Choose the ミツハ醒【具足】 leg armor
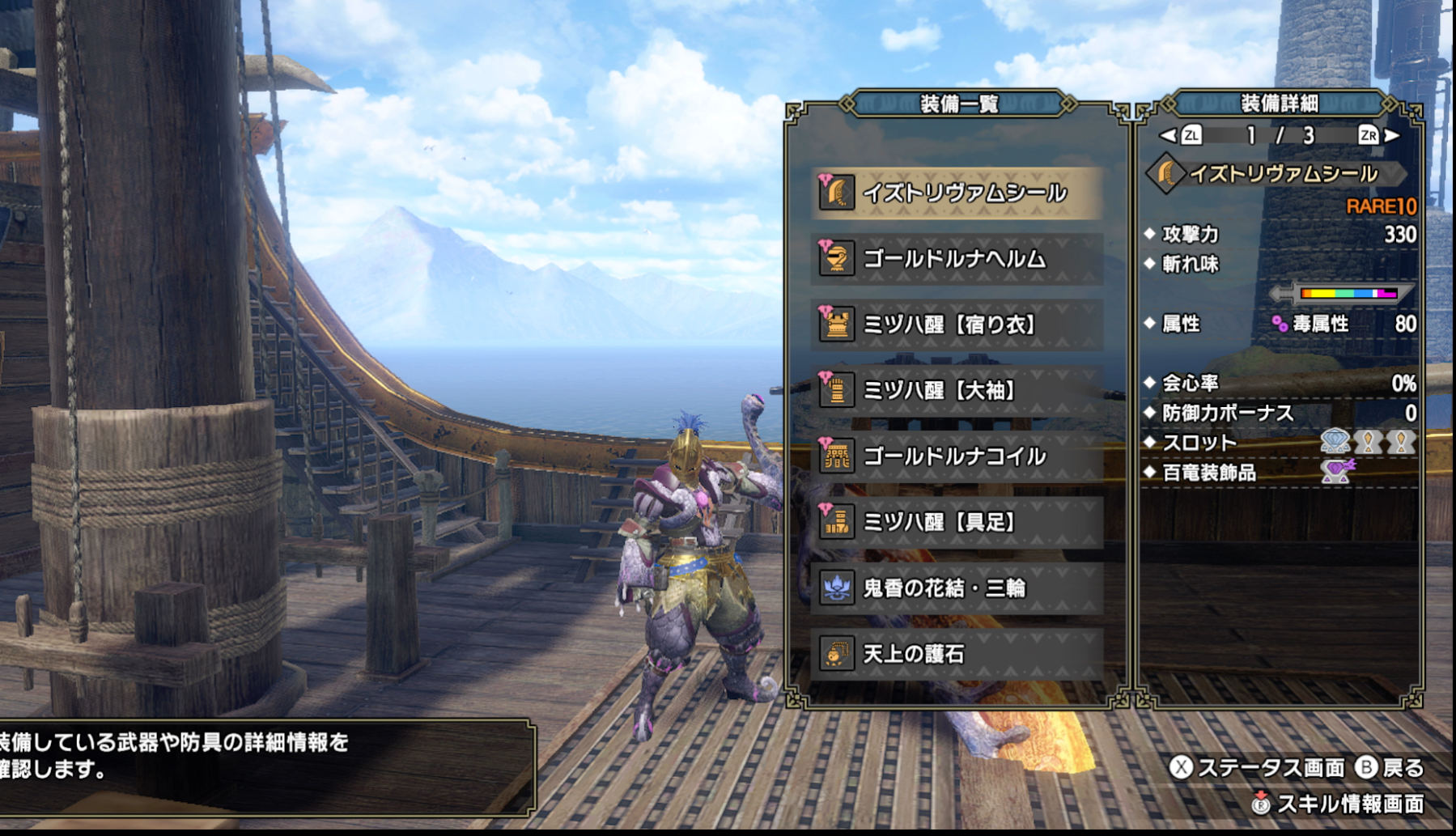 pos(957,522)
